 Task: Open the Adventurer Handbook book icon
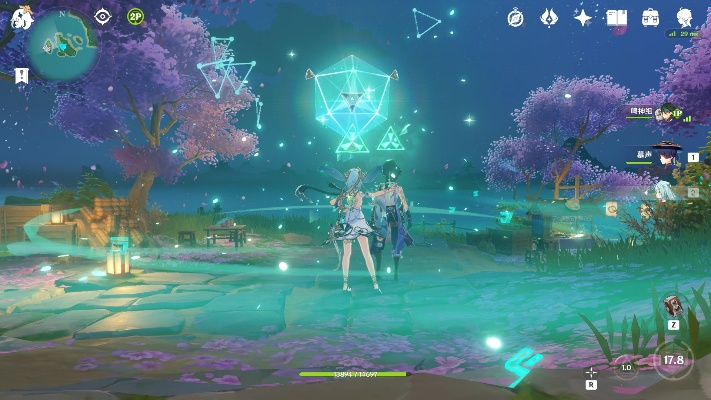(616, 17)
